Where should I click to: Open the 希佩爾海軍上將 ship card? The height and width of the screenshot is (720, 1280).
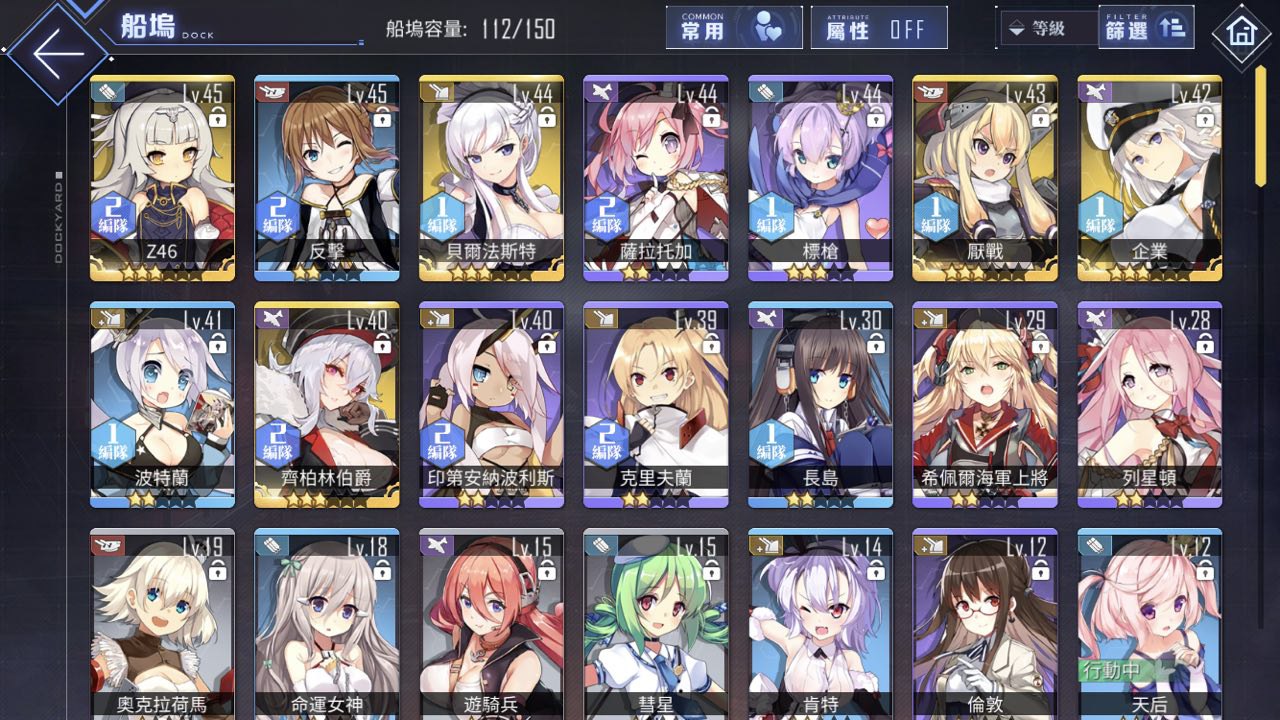tap(985, 405)
